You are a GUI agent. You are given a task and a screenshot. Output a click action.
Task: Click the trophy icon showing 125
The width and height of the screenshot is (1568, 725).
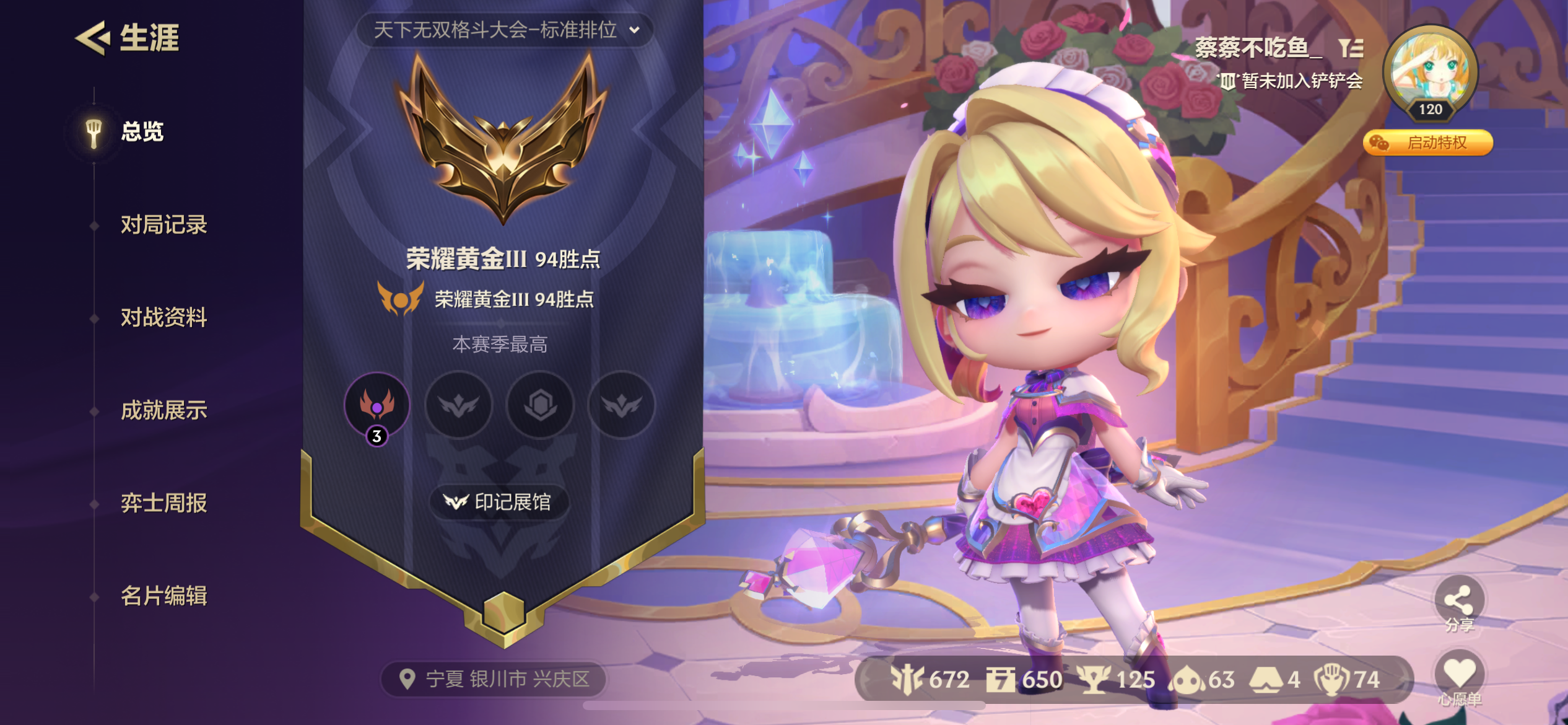click(x=1093, y=680)
